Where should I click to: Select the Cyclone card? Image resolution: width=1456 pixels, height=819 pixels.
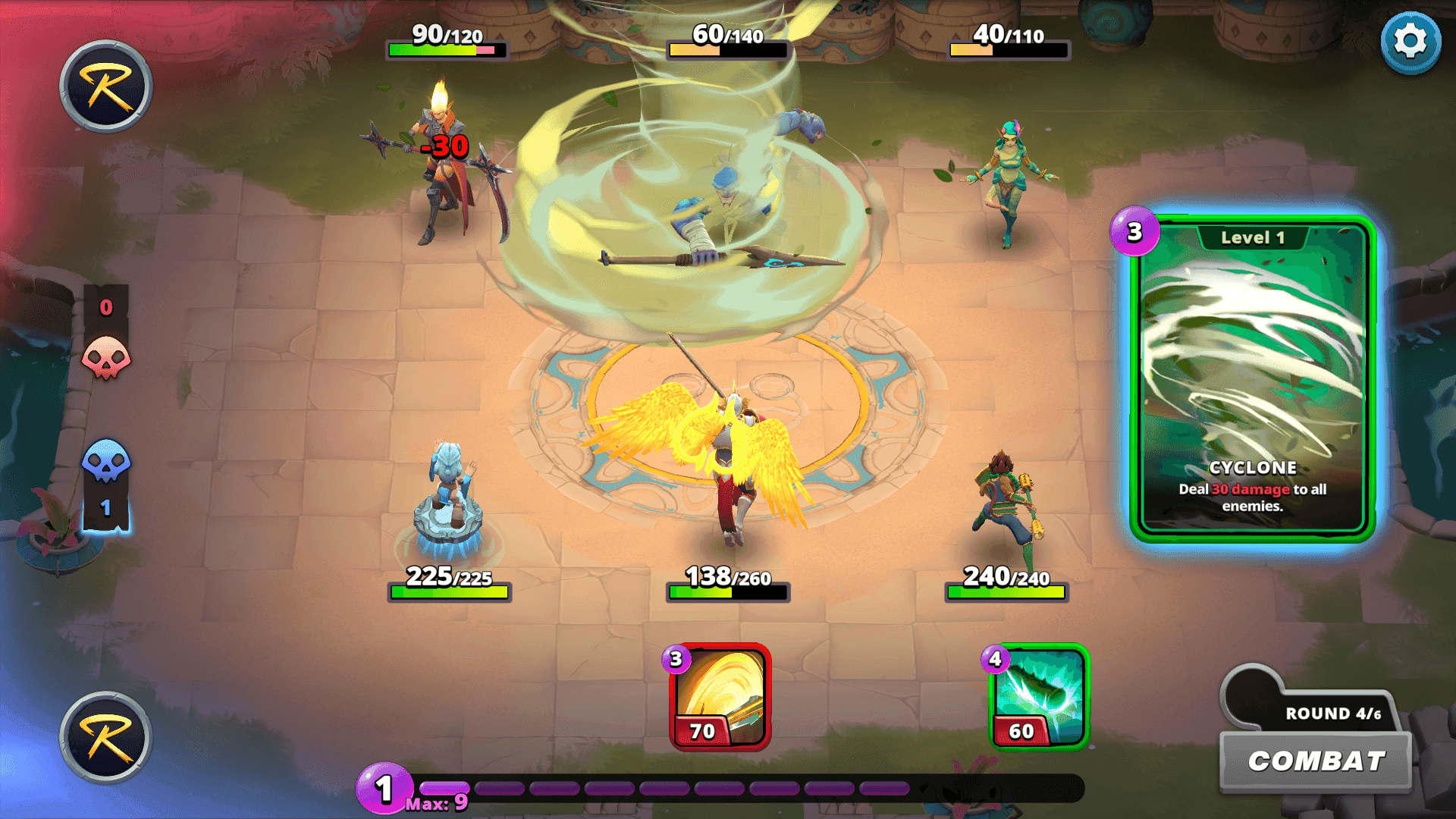click(1252, 379)
